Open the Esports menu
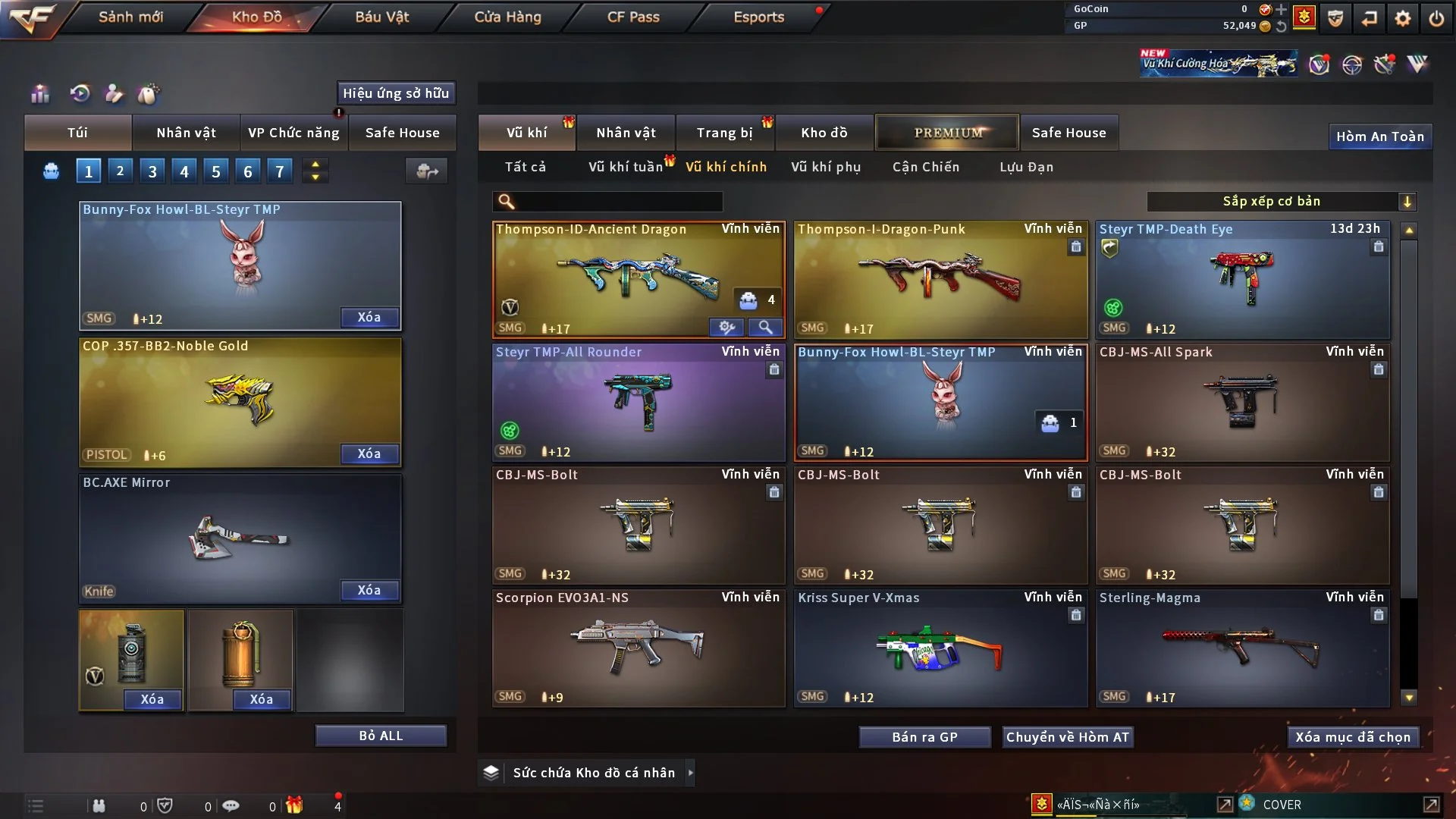Screen dimensions: 1456x819 758,17
